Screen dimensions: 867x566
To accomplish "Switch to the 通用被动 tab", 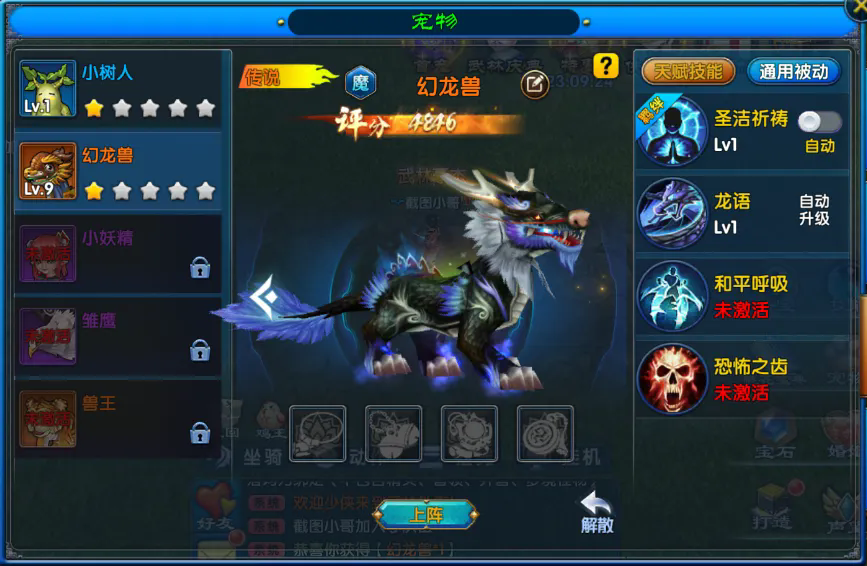I will pos(794,71).
